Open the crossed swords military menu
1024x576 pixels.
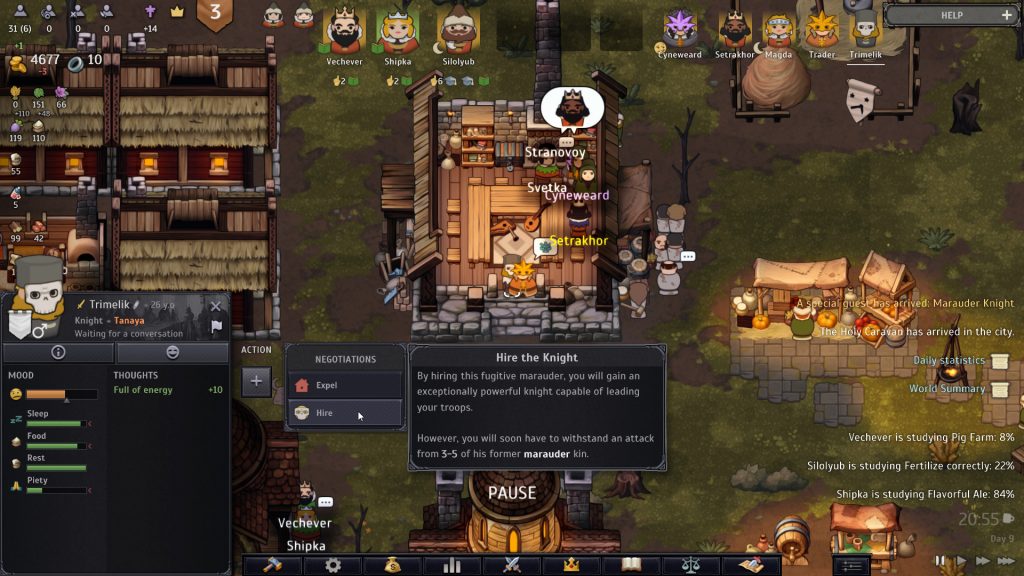(x=512, y=565)
